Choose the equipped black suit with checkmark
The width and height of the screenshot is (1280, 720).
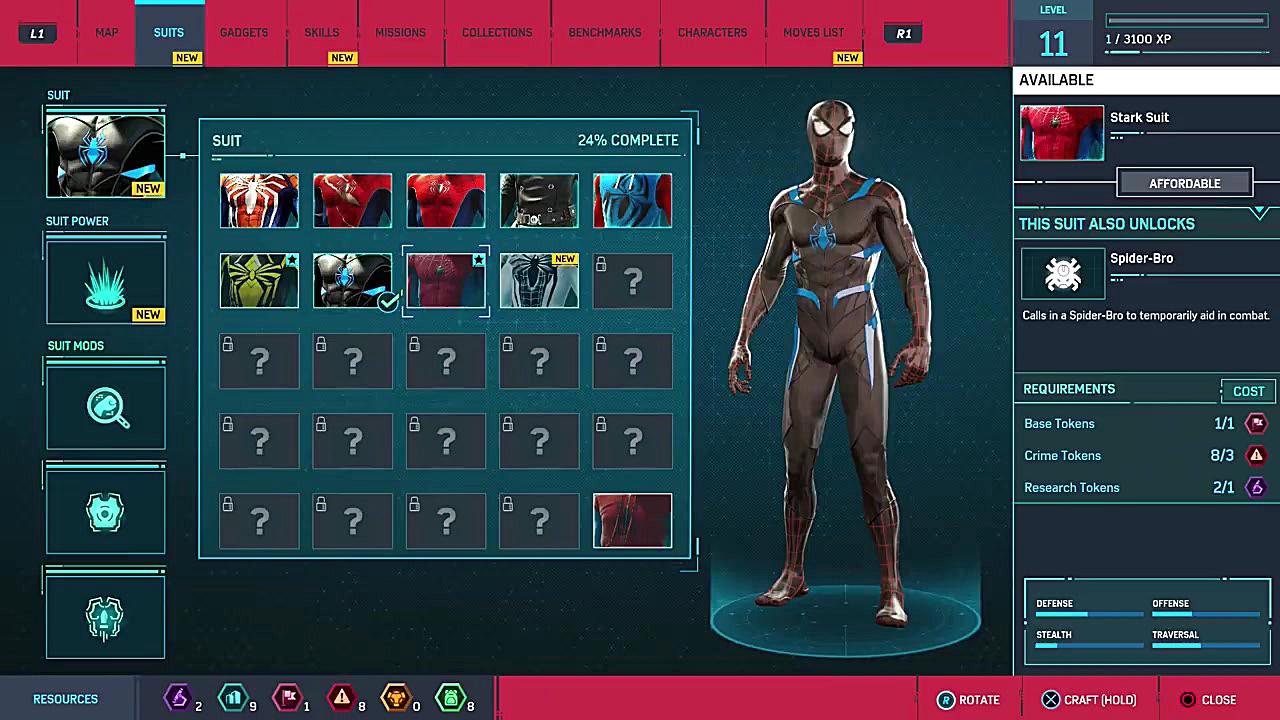click(x=352, y=281)
